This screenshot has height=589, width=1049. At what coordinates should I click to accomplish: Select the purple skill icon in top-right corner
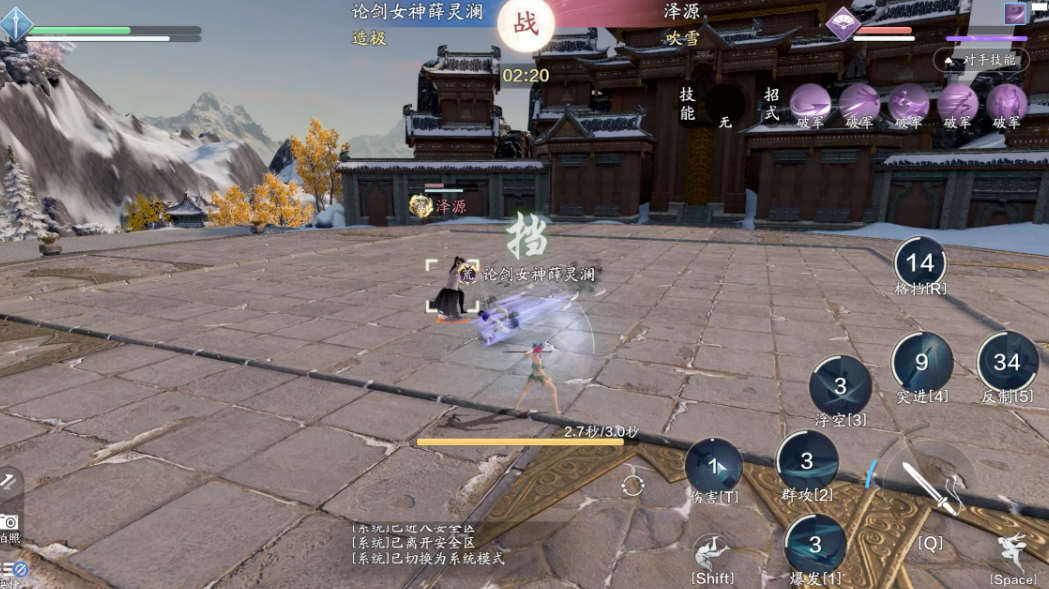point(1017,13)
